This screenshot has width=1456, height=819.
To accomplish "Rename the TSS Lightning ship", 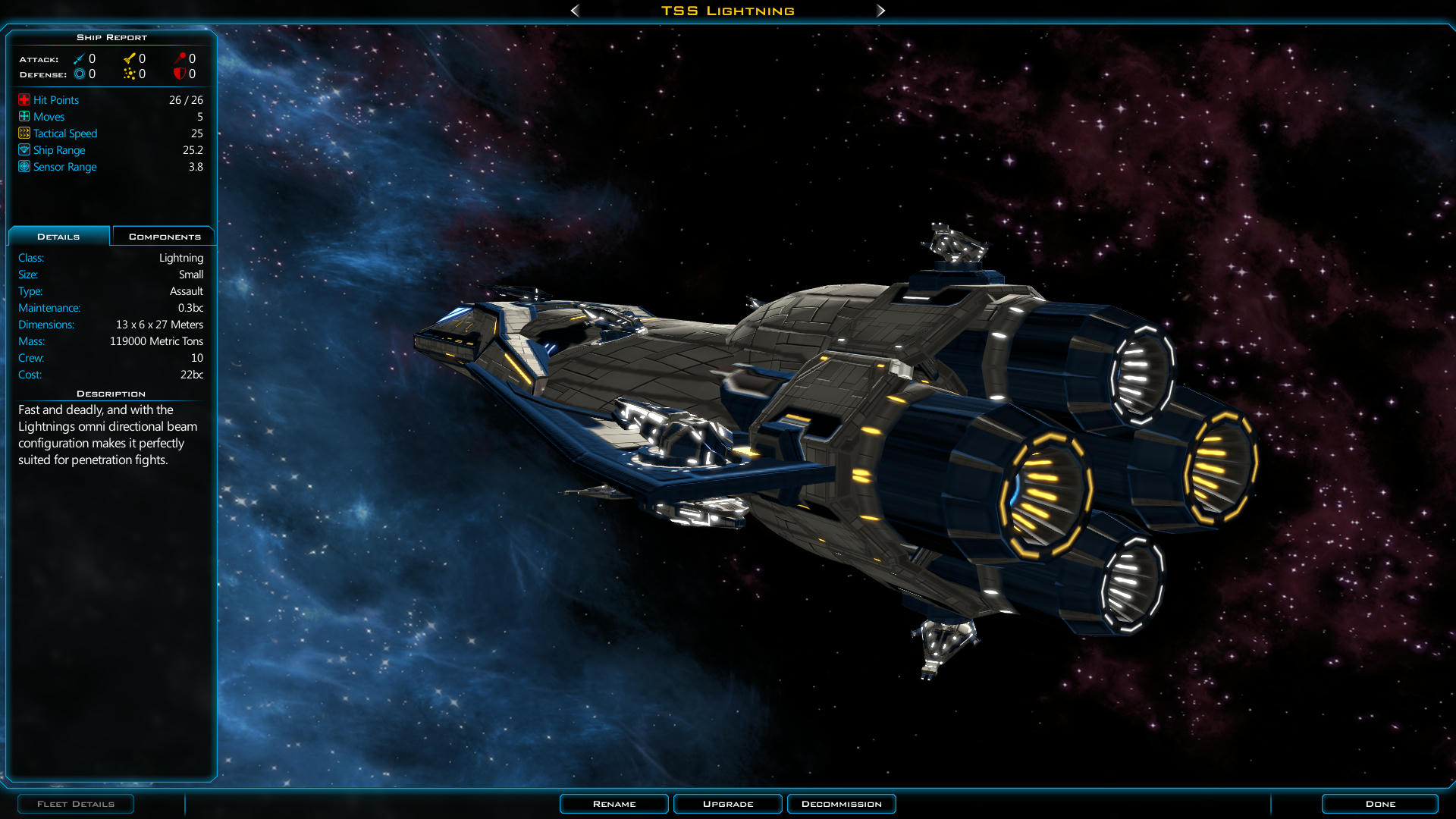I will pos(613,804).
